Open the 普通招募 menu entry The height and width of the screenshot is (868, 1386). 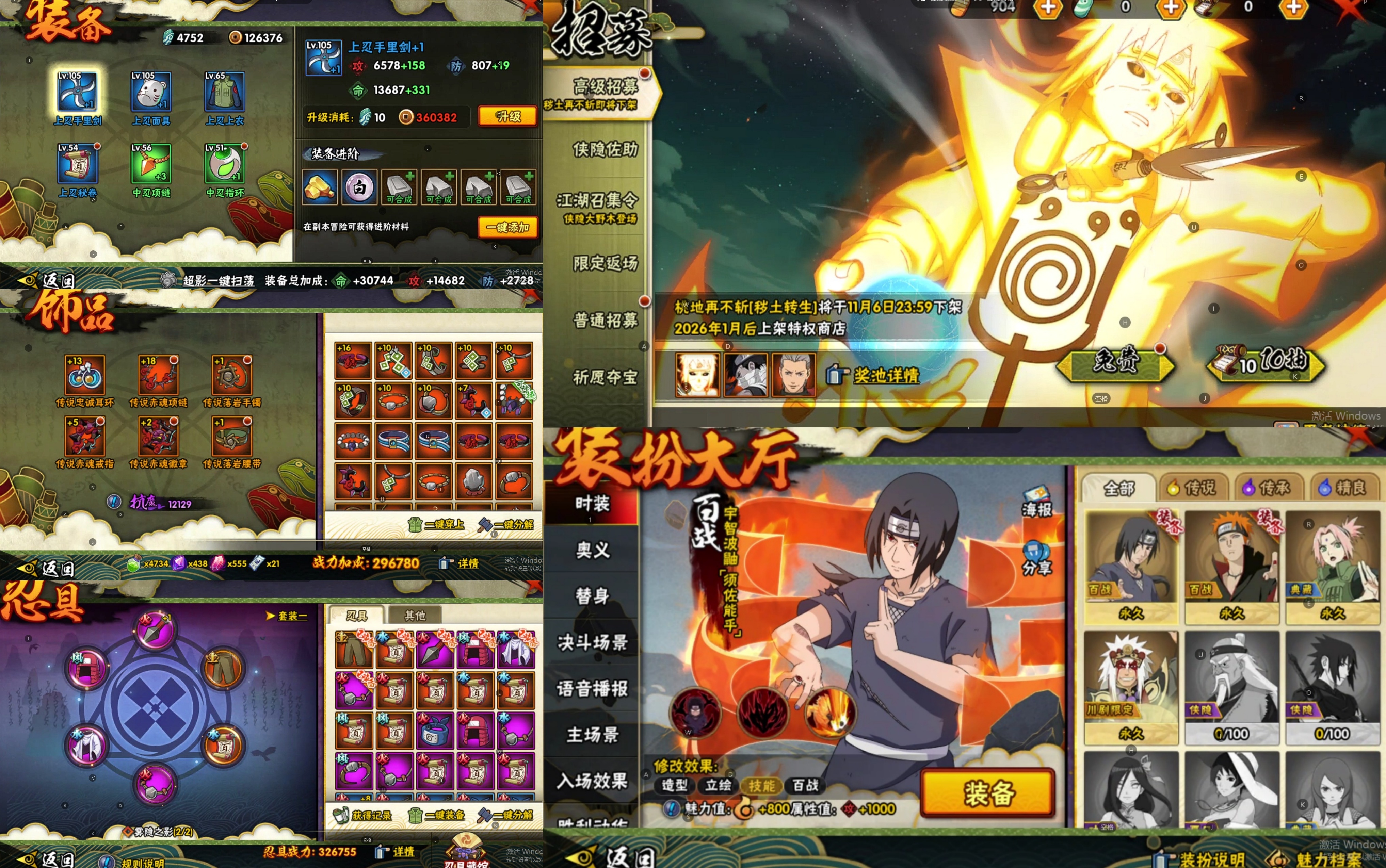604,320
